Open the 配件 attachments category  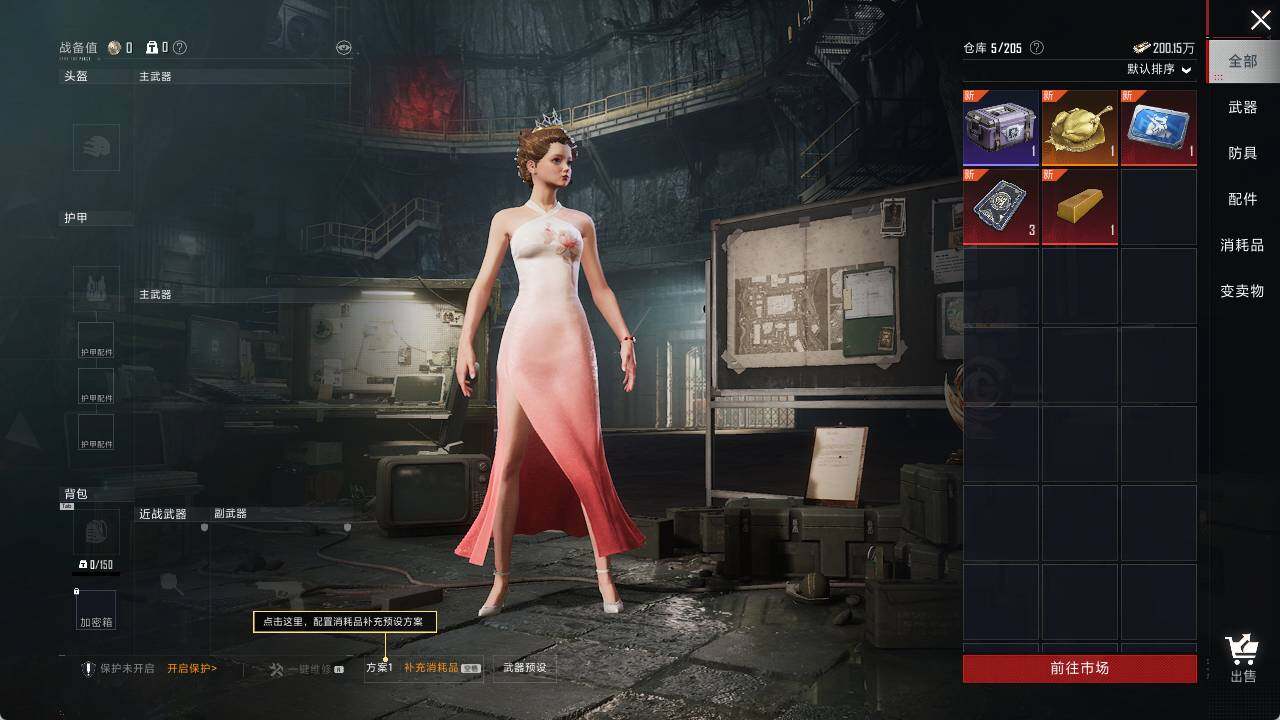click(1243, 199)
